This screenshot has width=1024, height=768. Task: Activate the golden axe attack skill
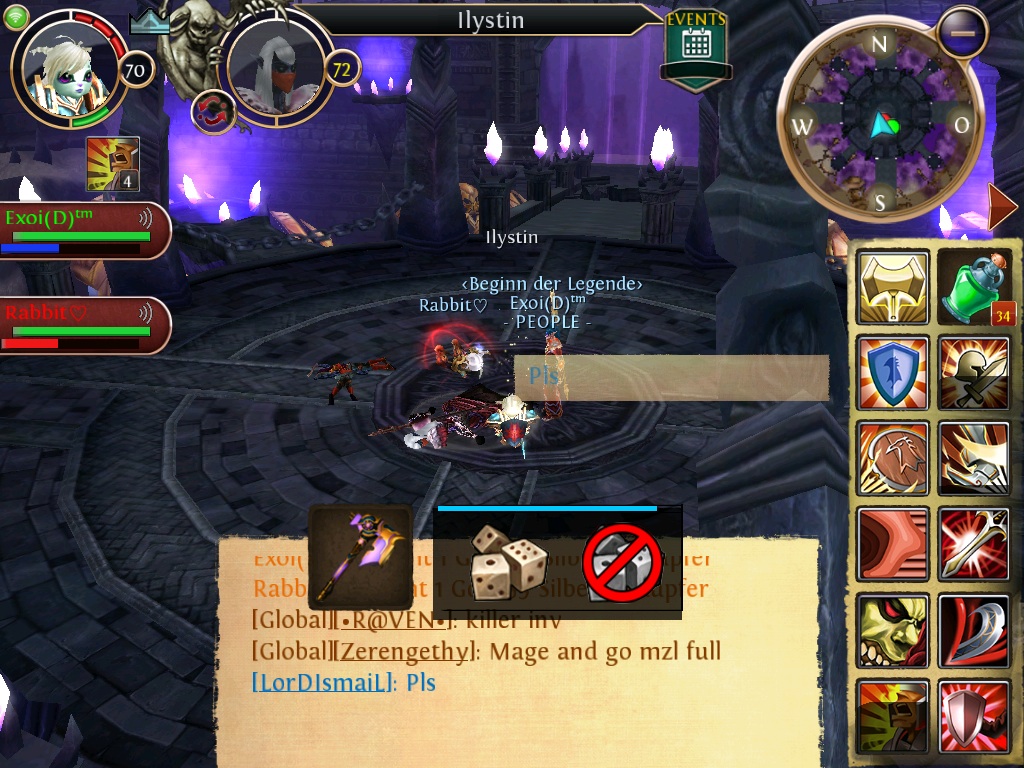(x=892, y=288)
